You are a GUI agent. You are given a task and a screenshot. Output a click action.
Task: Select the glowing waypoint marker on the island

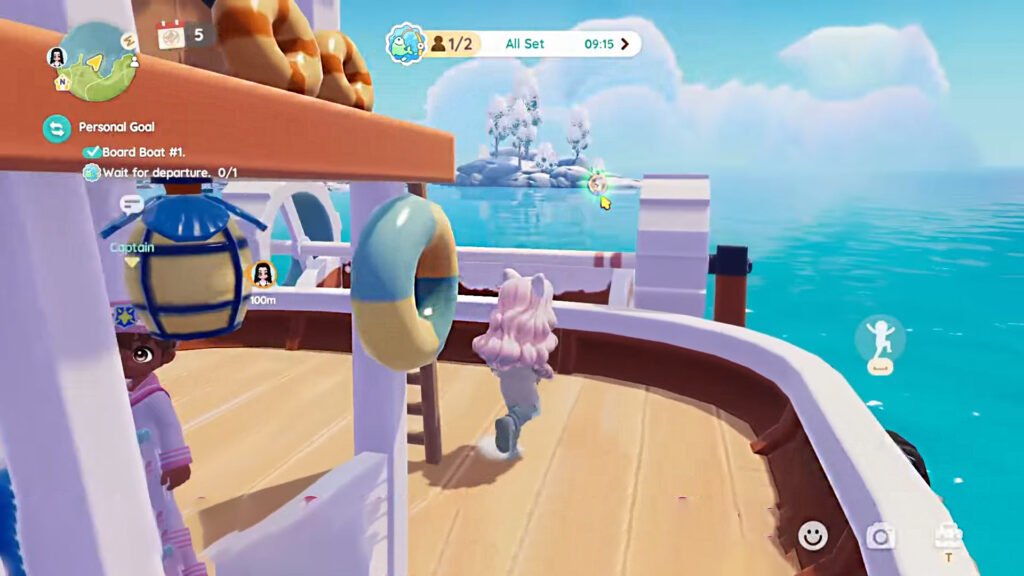597,183
